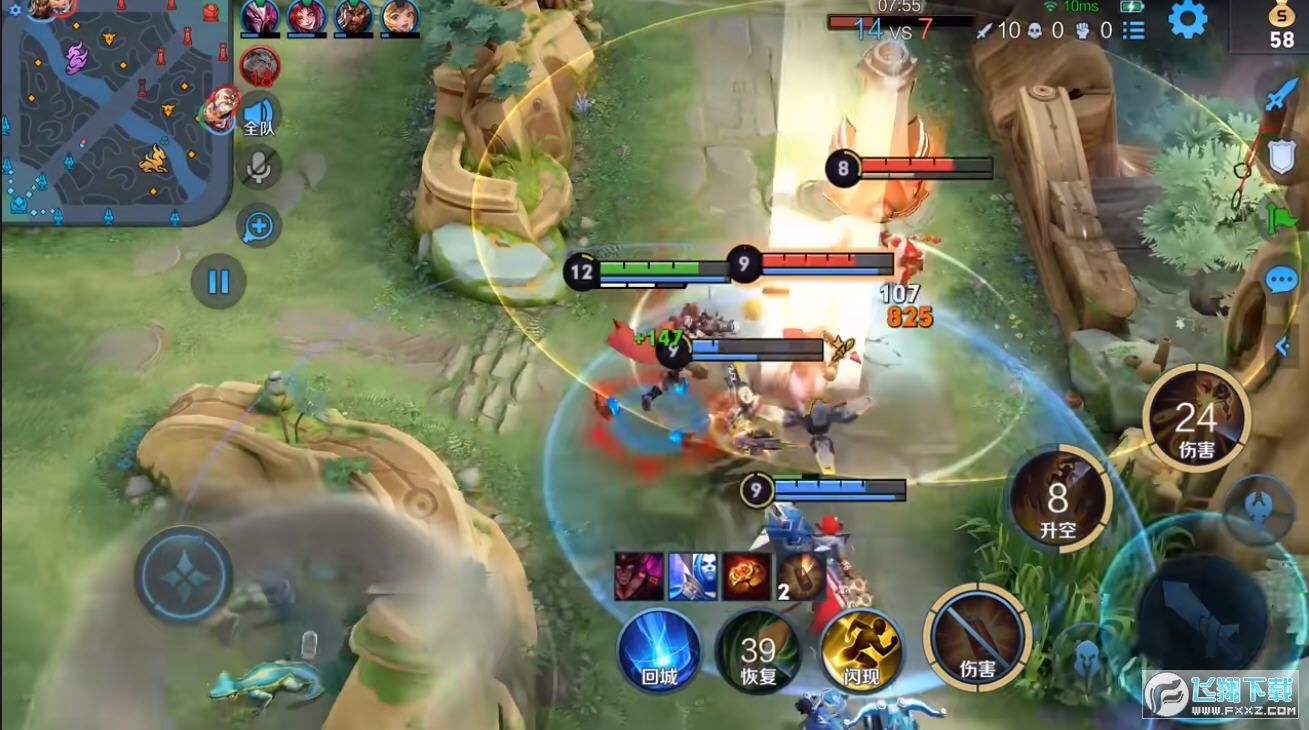Toggle the 全队 team voice speaker
The image size is (1309, 730).
tap(258, 114)
